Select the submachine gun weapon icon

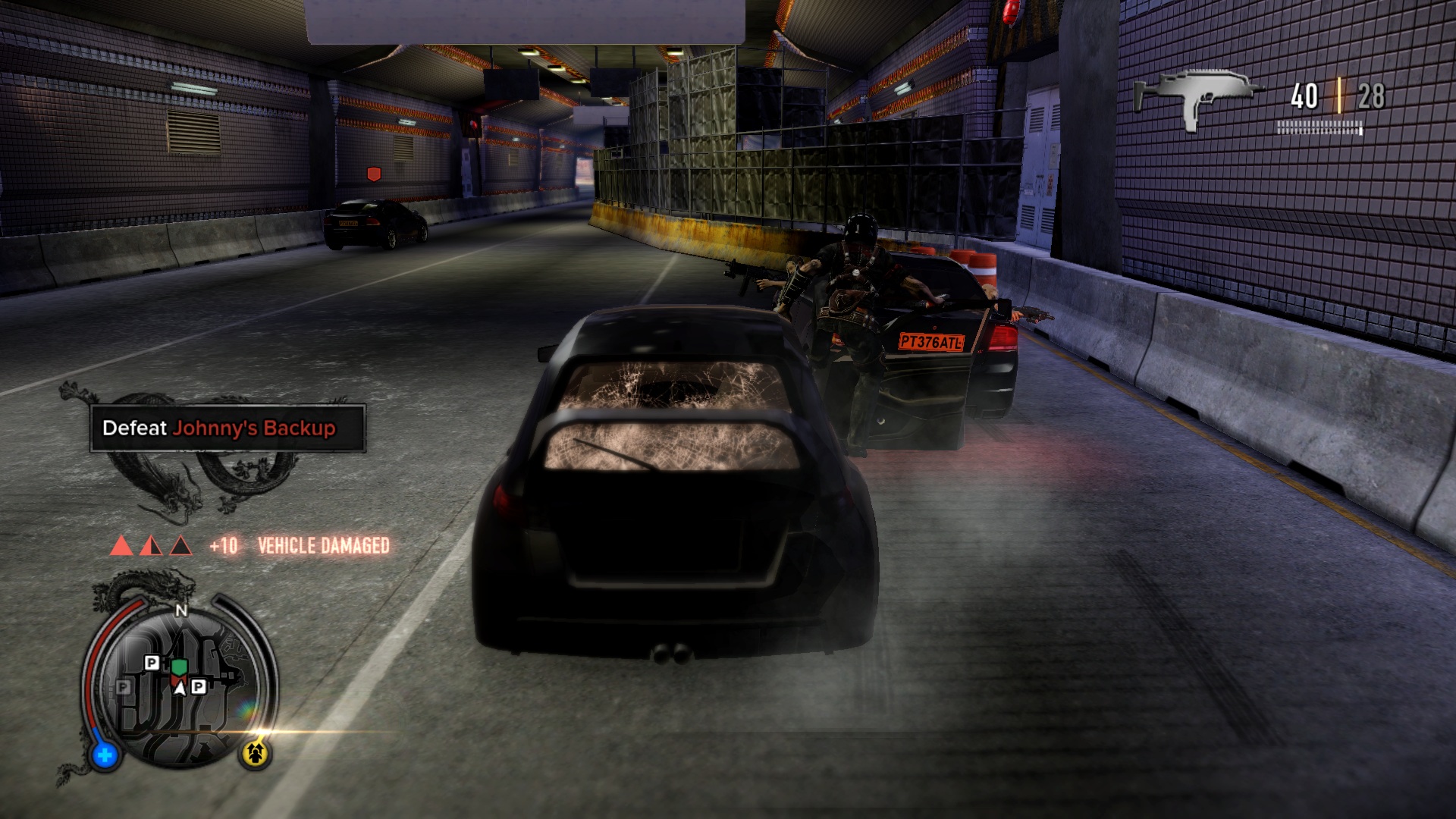[1195, 99]
